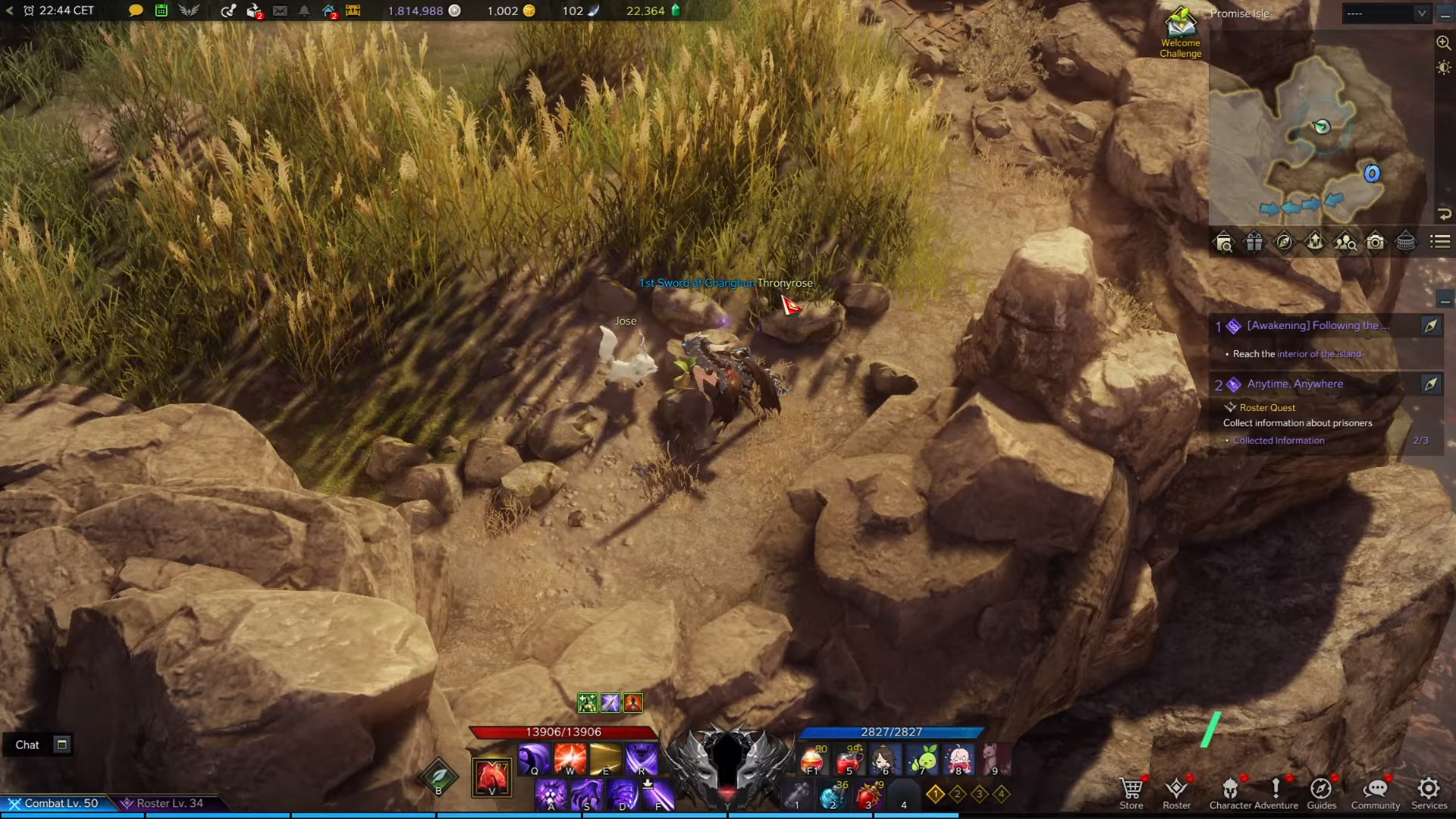
Task: Open the Welcome Challenge icon
Action: (1180, 32)
